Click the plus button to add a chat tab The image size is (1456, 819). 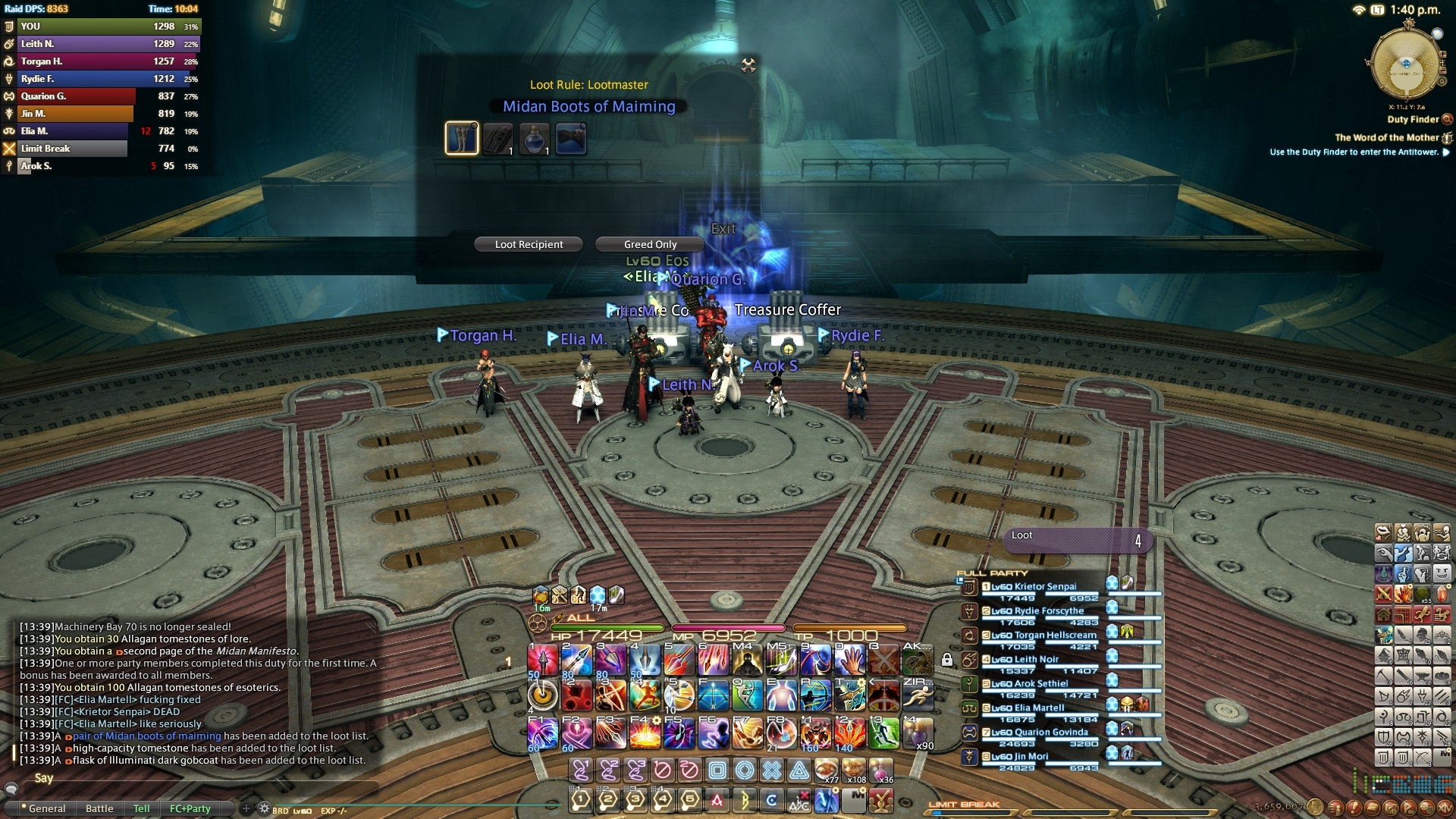coord(247,808)
